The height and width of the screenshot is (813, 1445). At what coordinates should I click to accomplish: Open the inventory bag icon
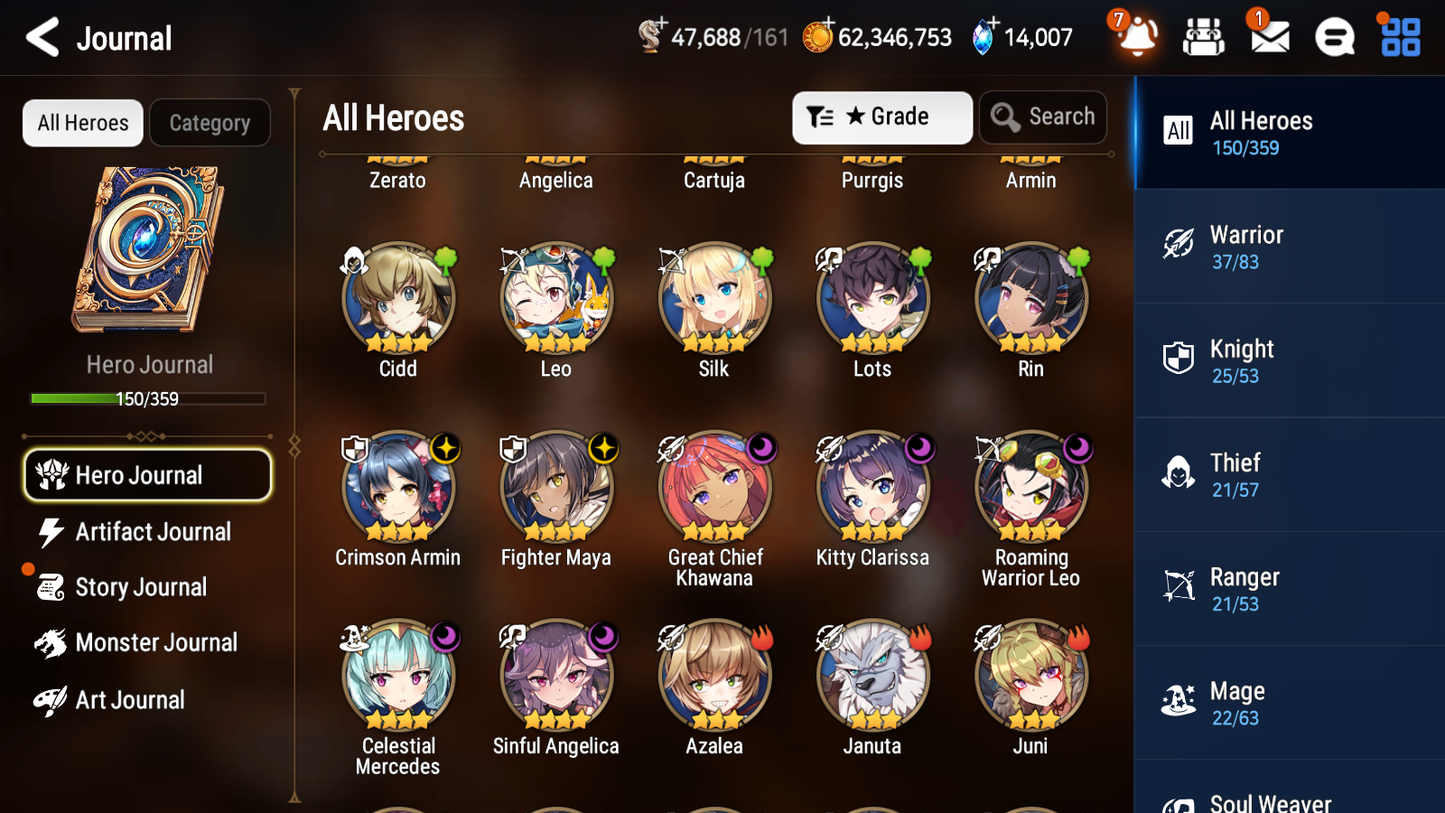pyautogui.click(x=1203, y=36)
